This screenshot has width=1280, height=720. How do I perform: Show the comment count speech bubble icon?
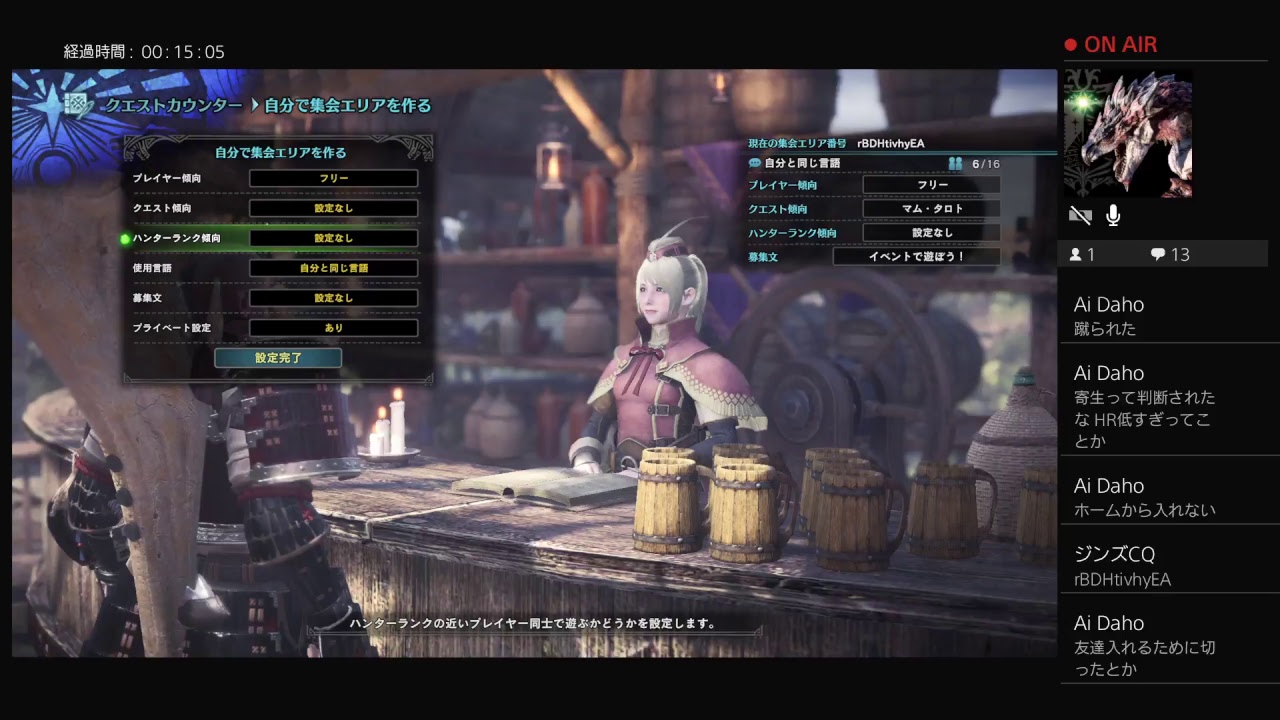tap(1158, 255)
